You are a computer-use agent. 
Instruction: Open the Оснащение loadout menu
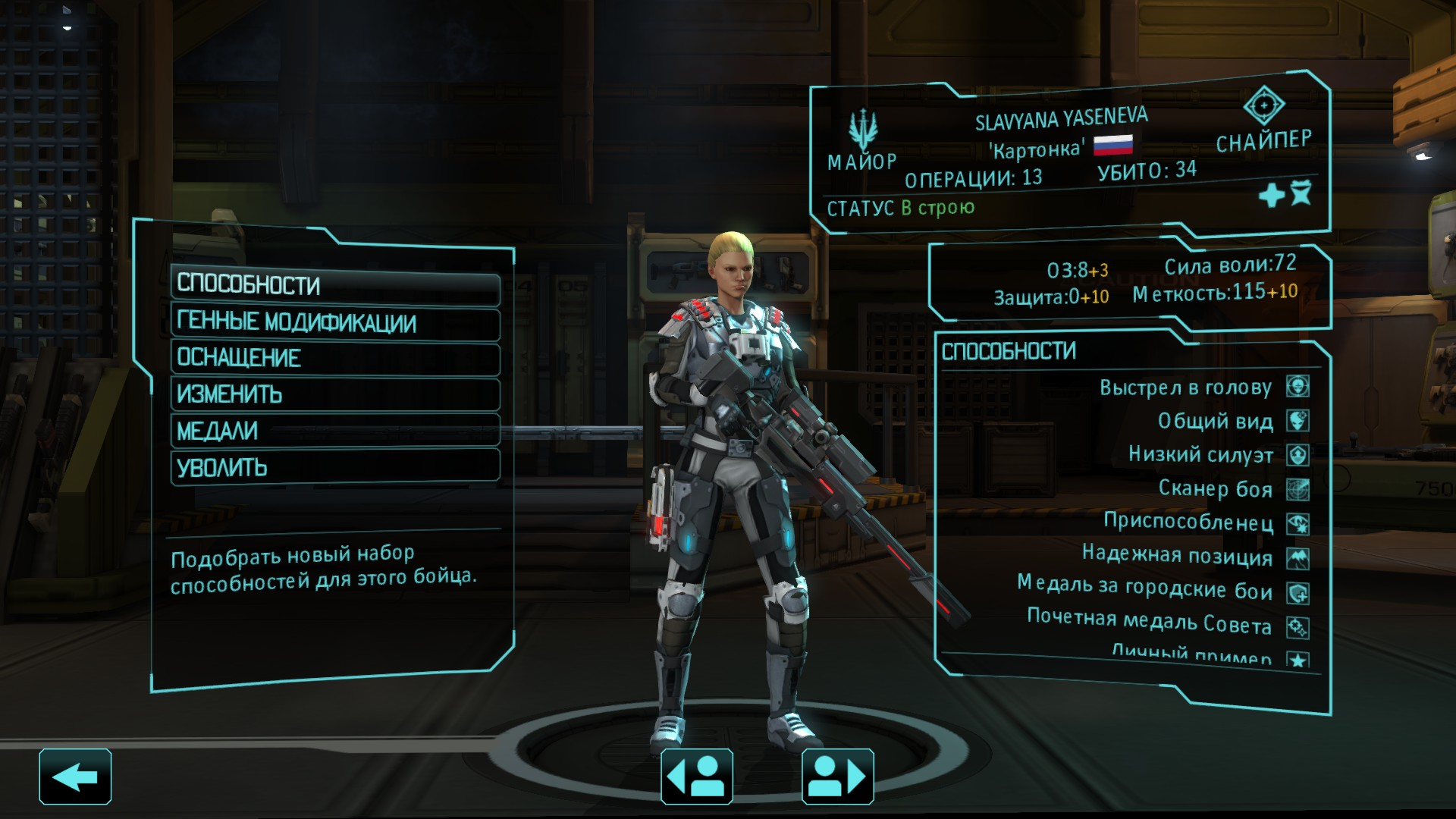334,359
